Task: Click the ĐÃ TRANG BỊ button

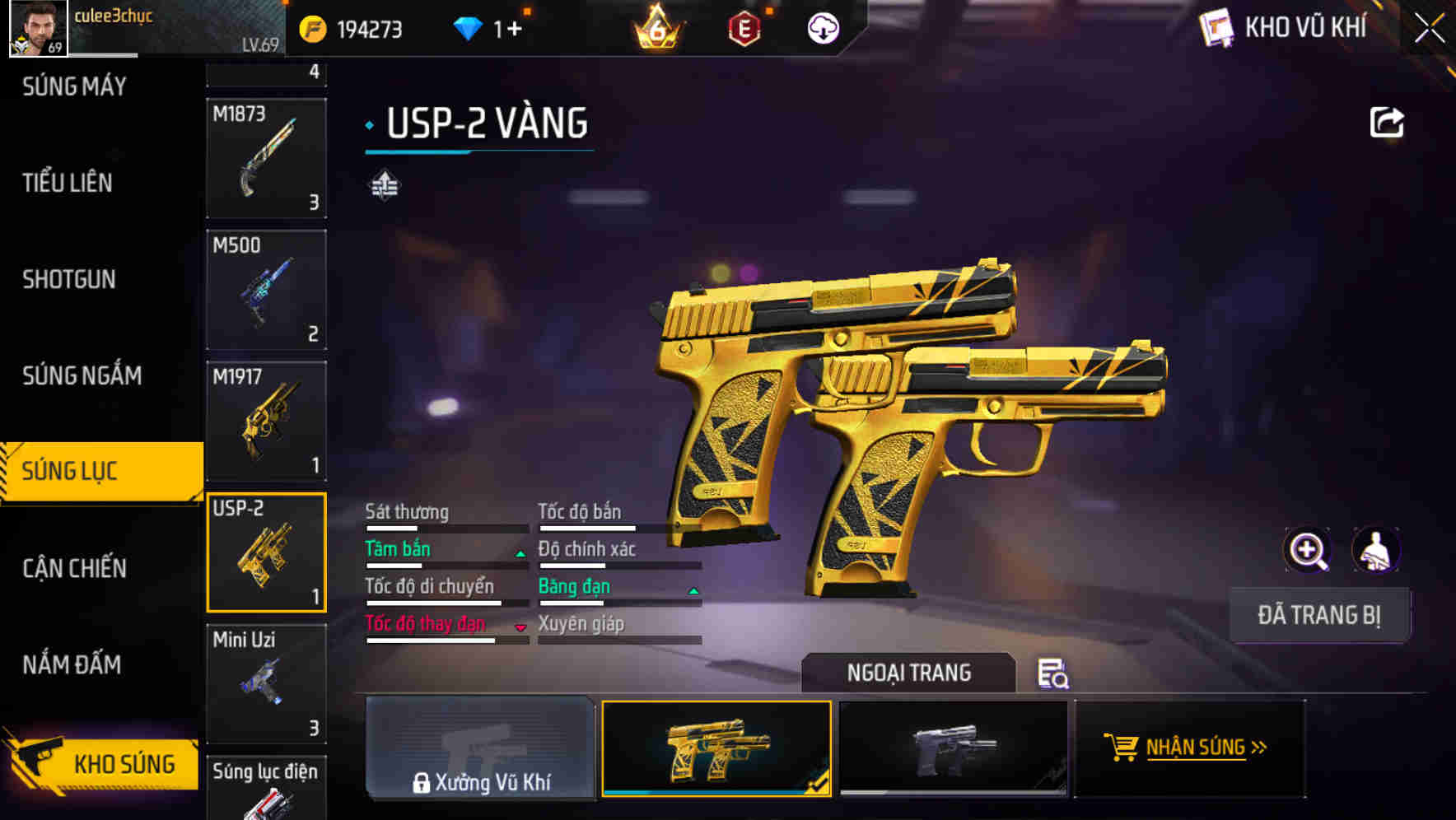Action: 1318,614
